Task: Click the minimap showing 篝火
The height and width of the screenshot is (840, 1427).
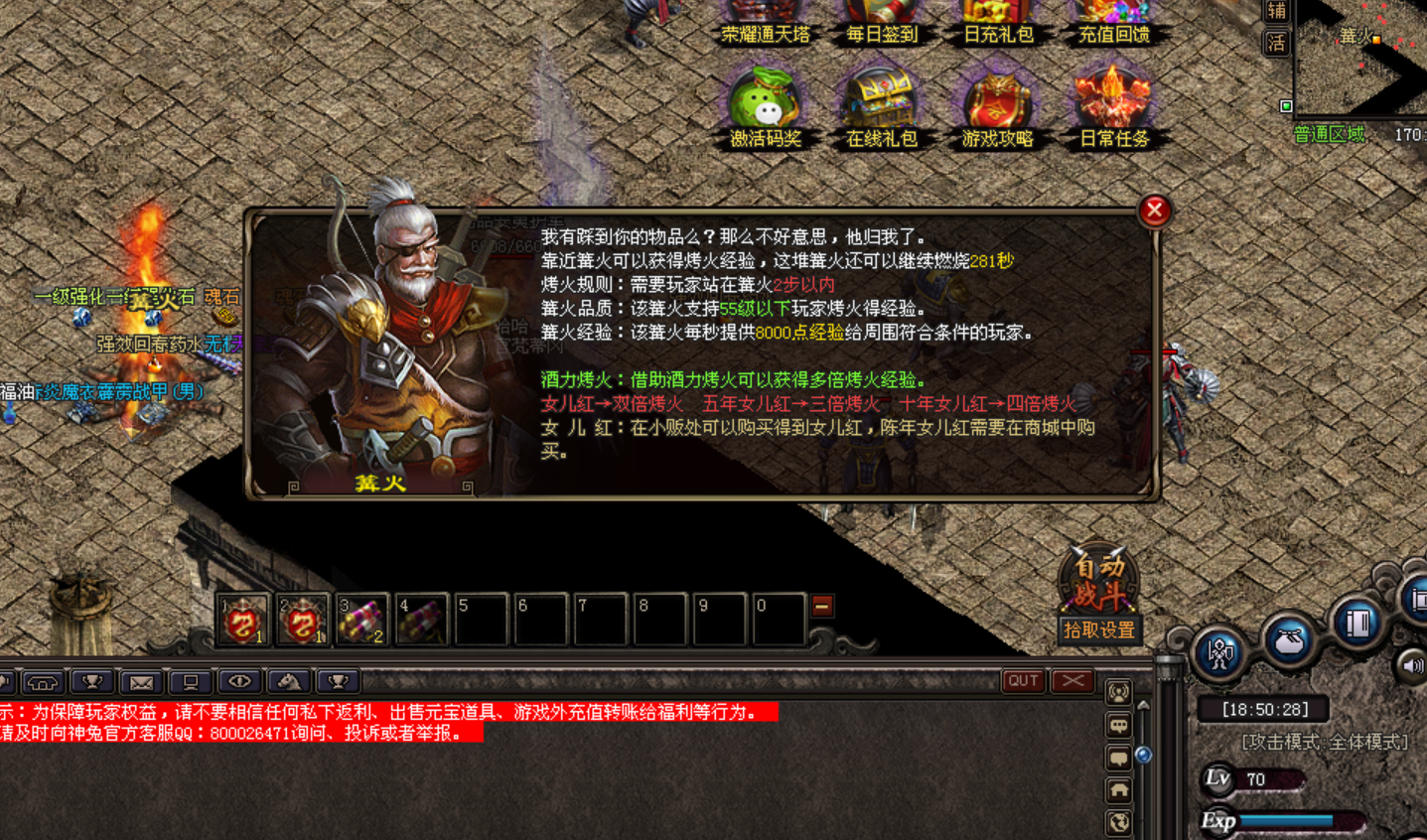Action: coord(1360,58)
